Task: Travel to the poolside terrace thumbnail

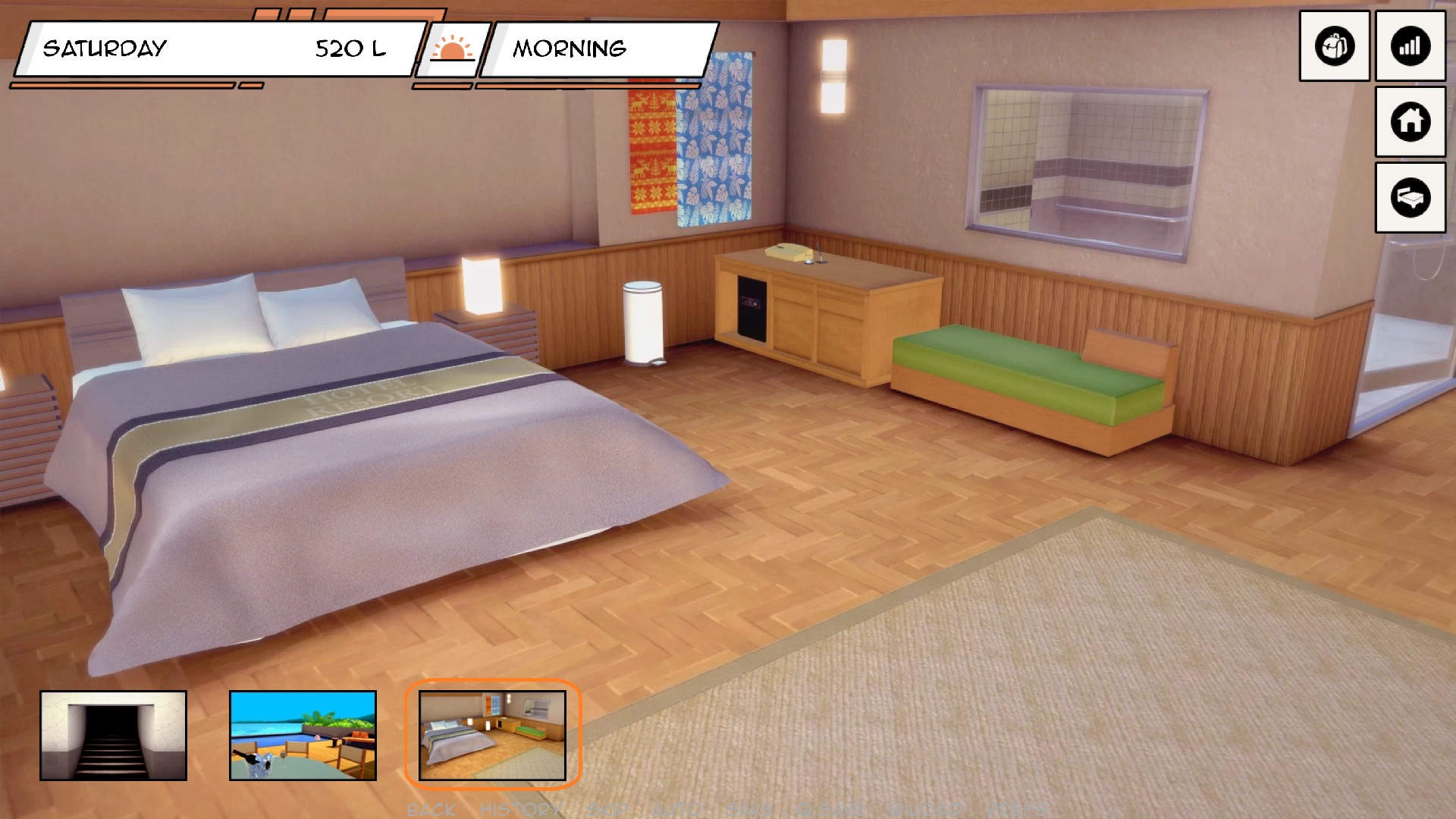Action: 303,735
